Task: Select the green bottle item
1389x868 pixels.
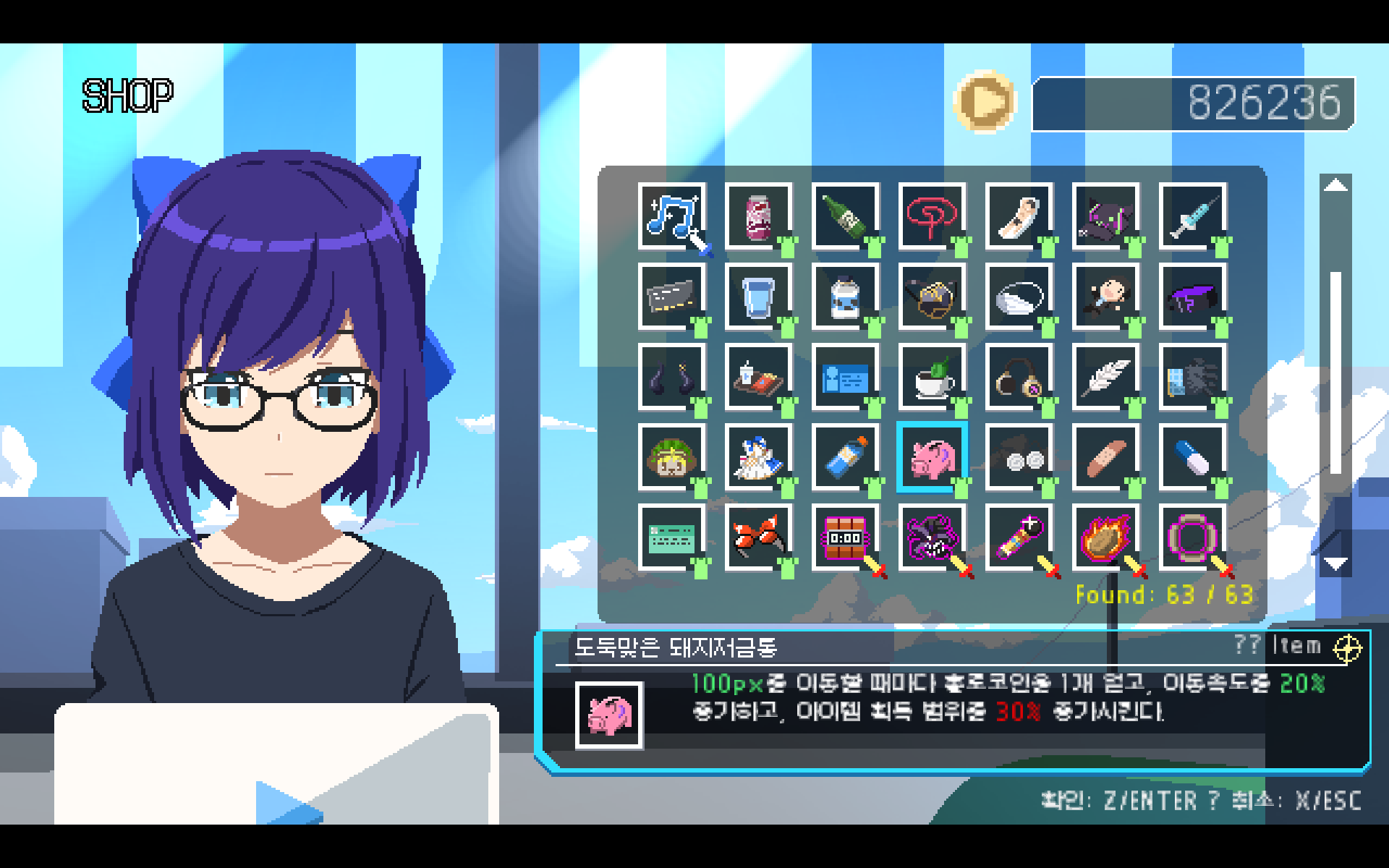Action: click(845, 216)
